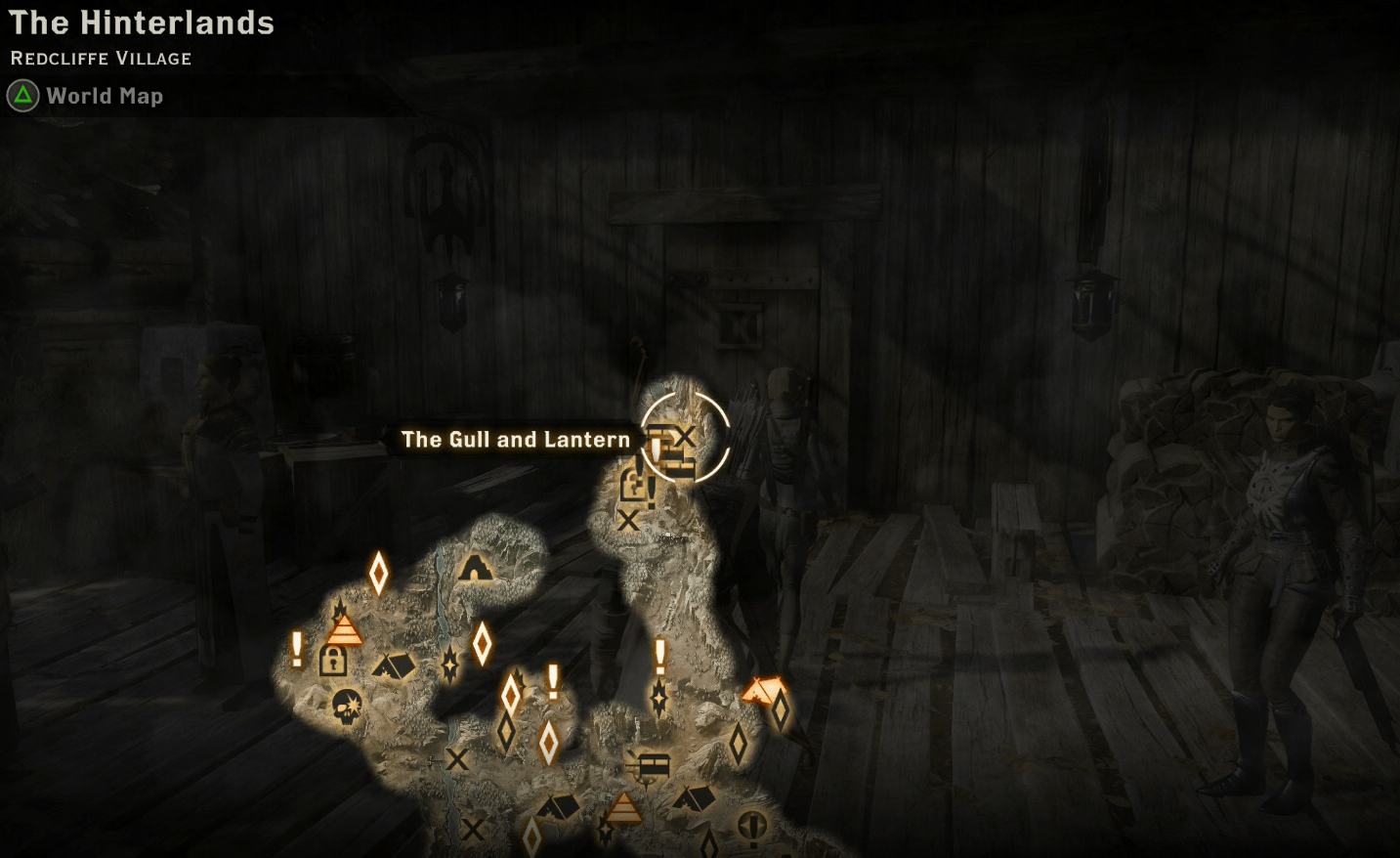Select the glowing orange camp tent icon
This screenshot has height=858, width=1400.
point(765,690)
